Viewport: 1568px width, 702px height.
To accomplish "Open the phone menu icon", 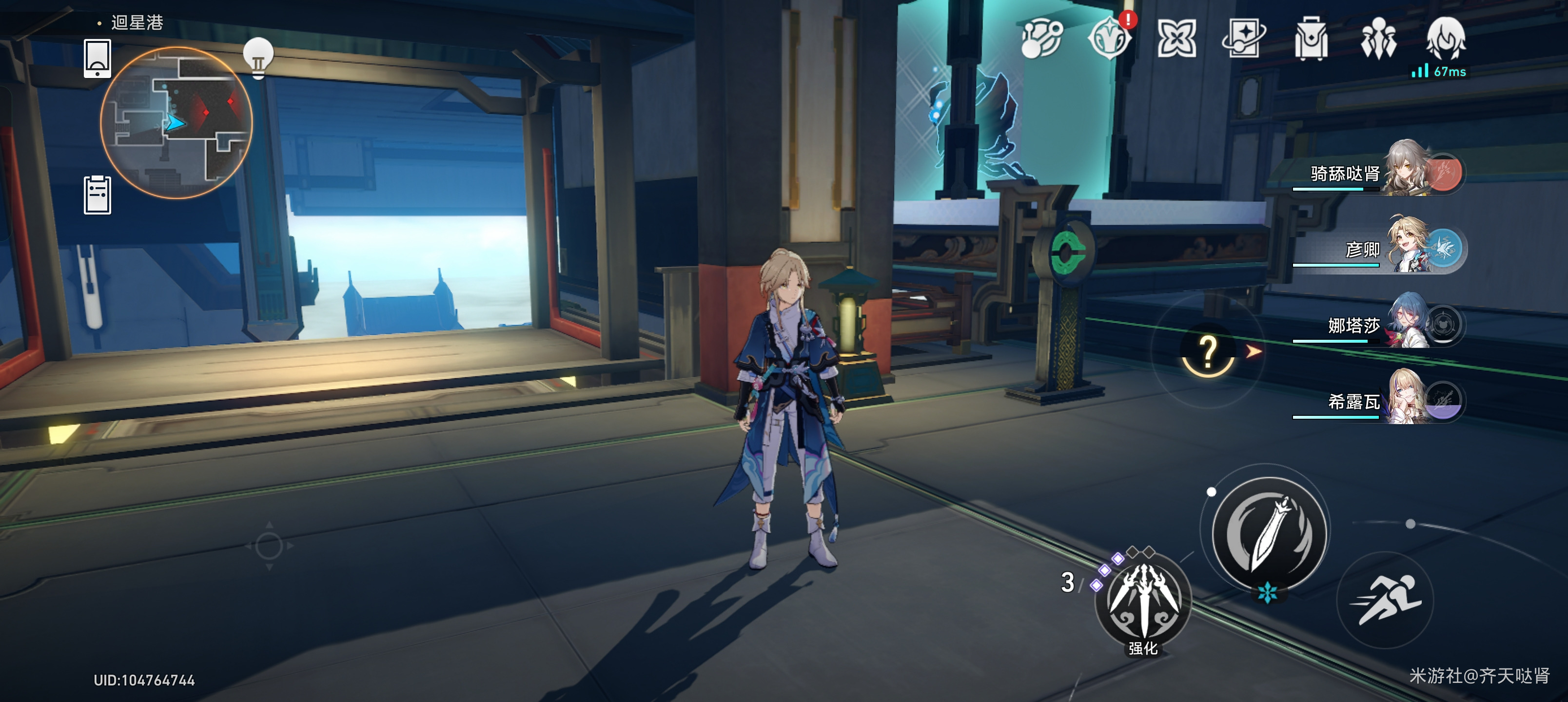I will pyautogui.click(x=98, y=58).
